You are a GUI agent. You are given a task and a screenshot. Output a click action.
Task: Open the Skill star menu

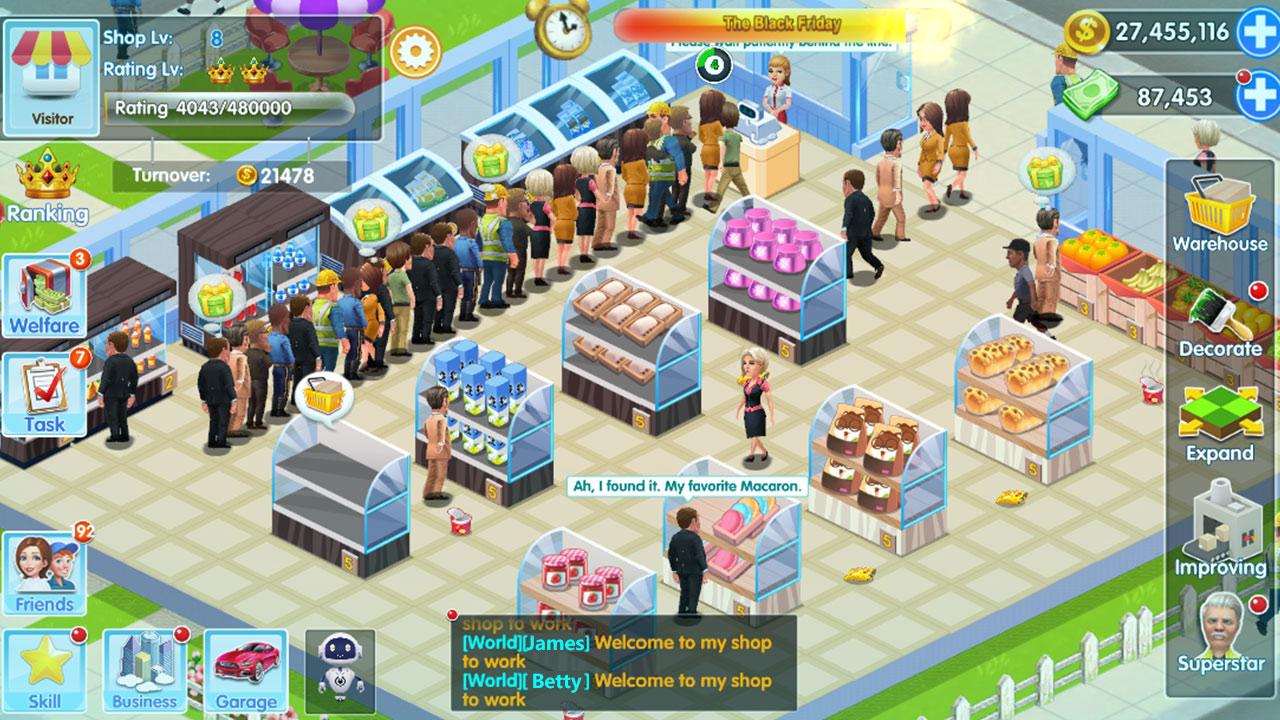click(x=44, y=670)
